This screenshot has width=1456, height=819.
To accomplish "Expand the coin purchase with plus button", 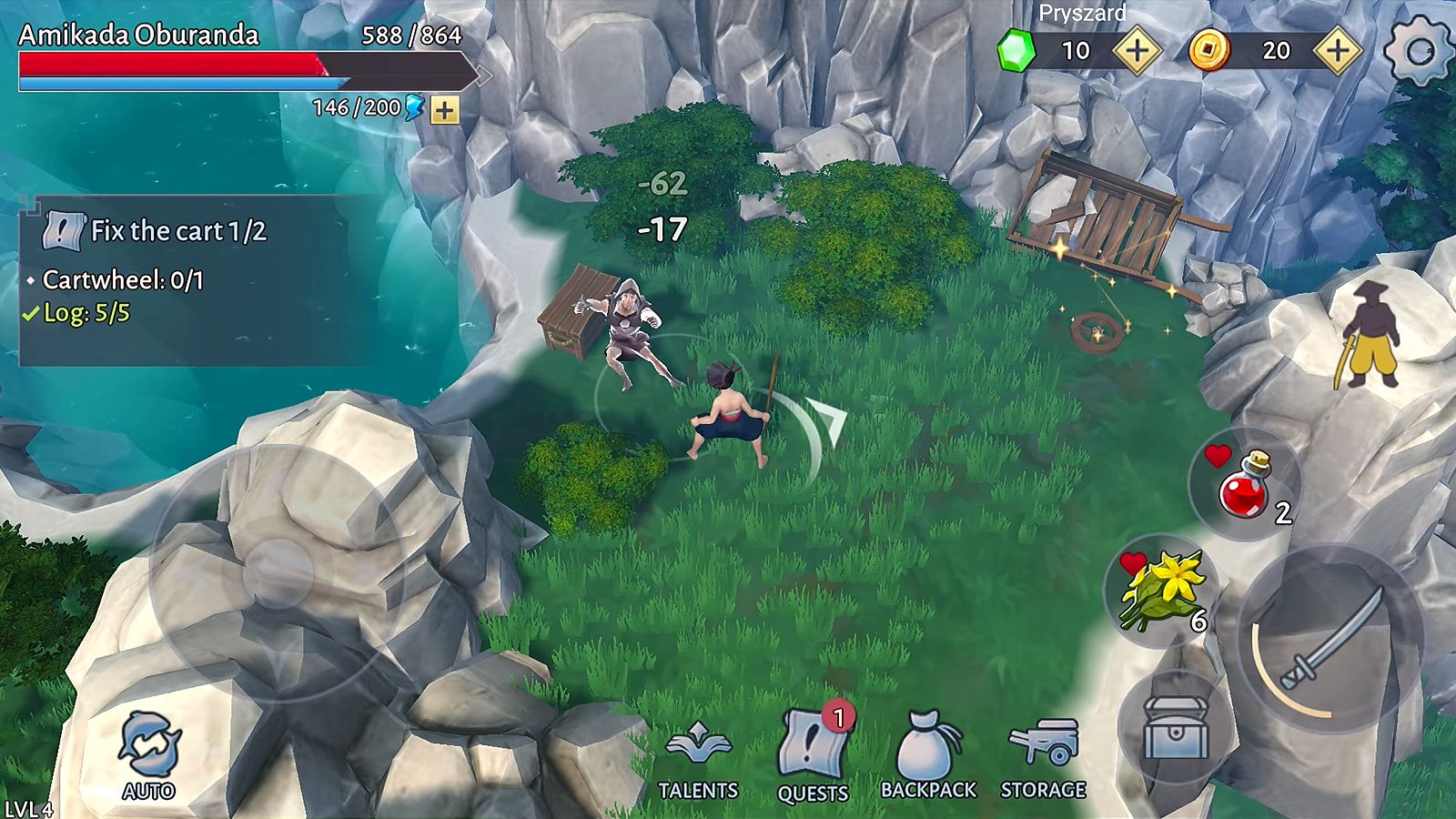I will coord(1338,52).
